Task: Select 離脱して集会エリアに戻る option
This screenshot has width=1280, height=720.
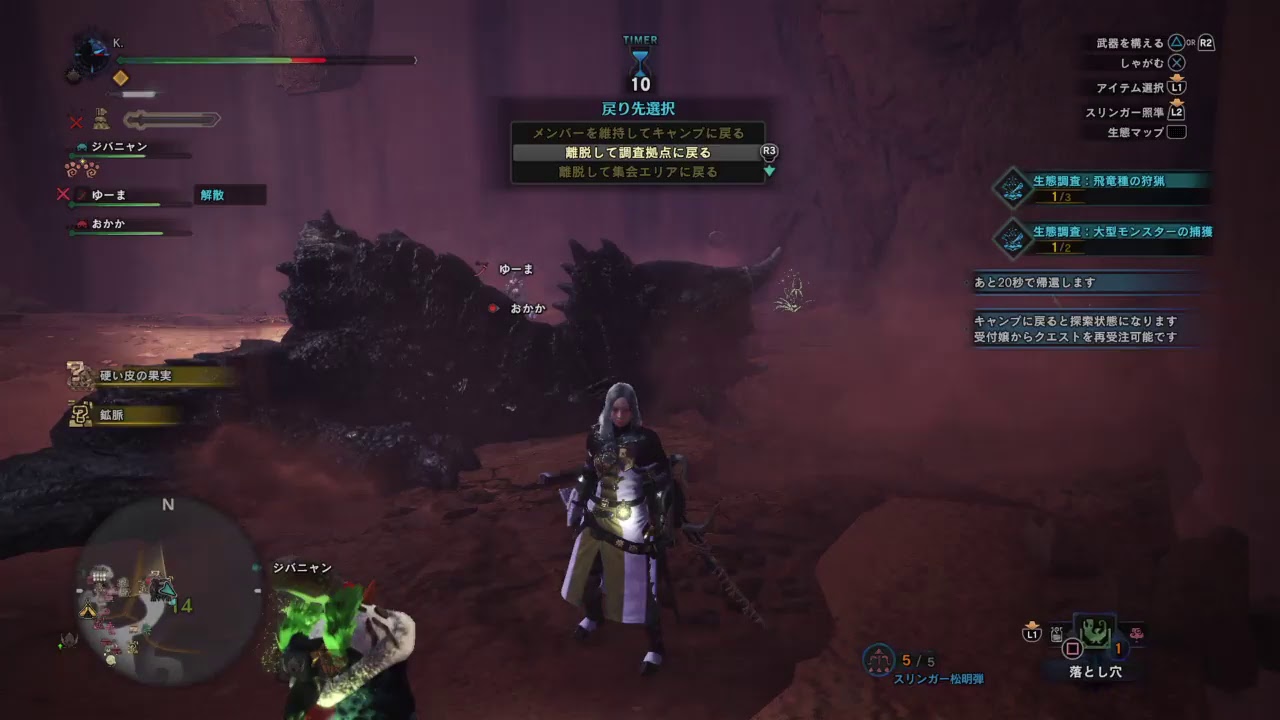Action: tap(639, 171)
